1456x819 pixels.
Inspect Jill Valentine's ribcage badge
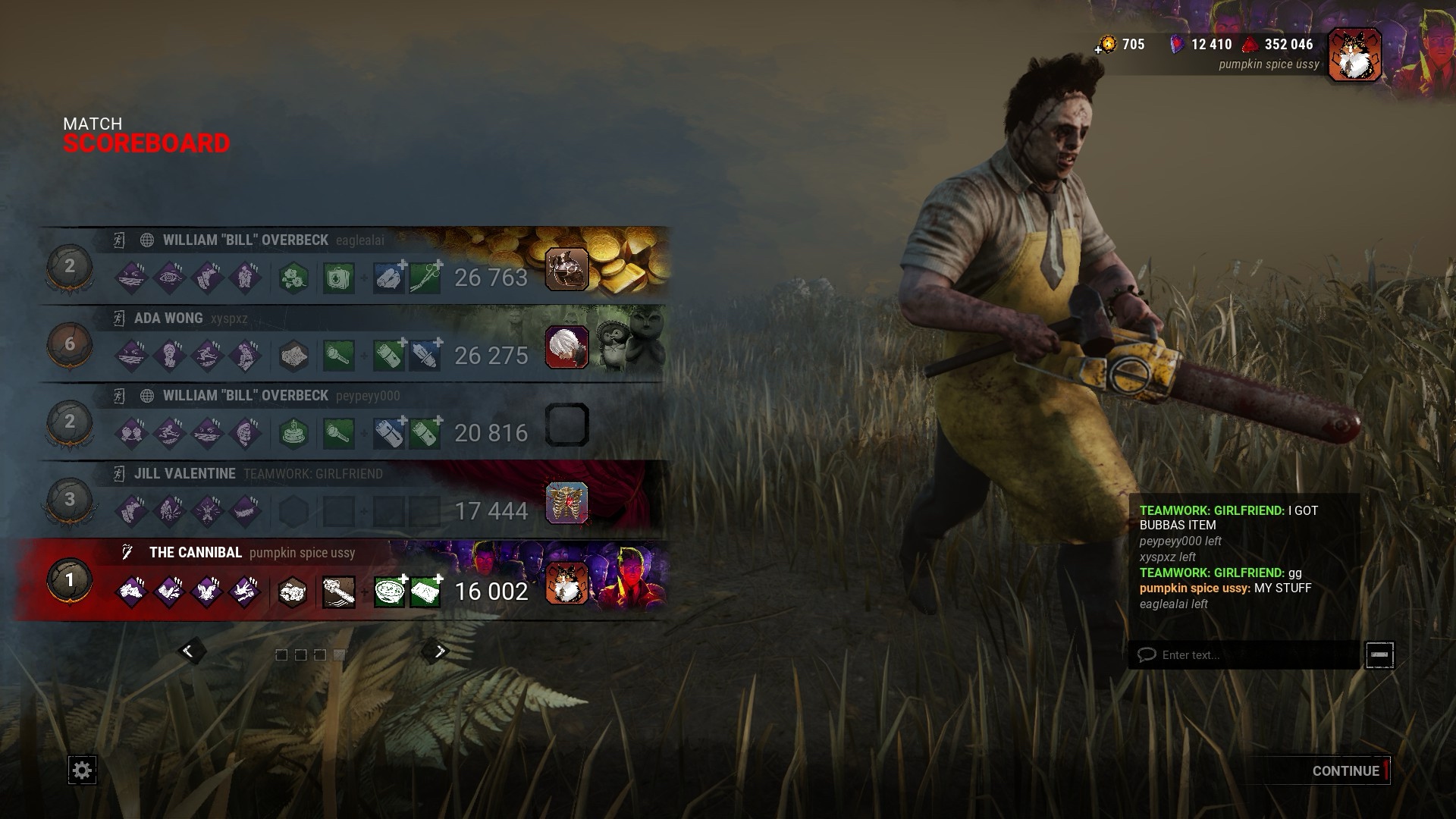tap(566, 503)
